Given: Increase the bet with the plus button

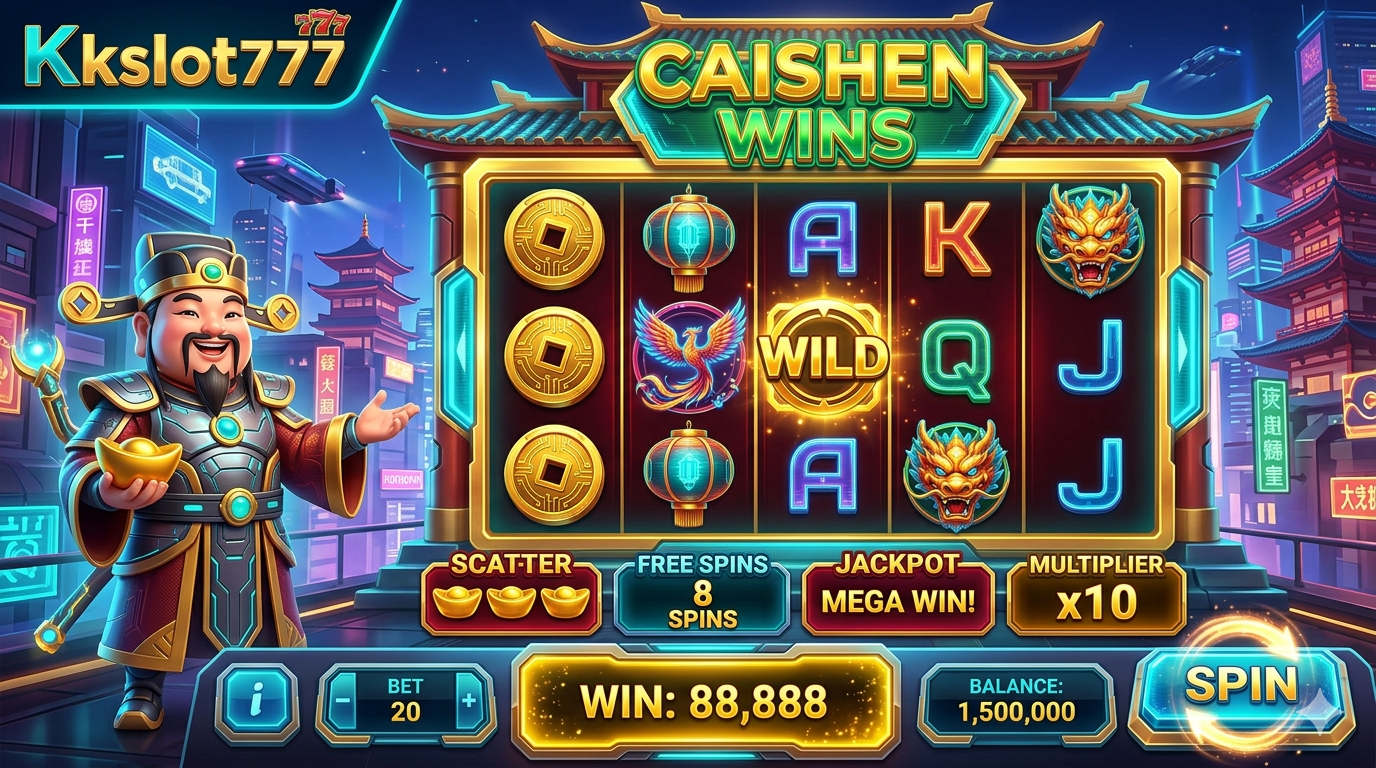Looking at the screenshot, I should click(x=467, y=700).
